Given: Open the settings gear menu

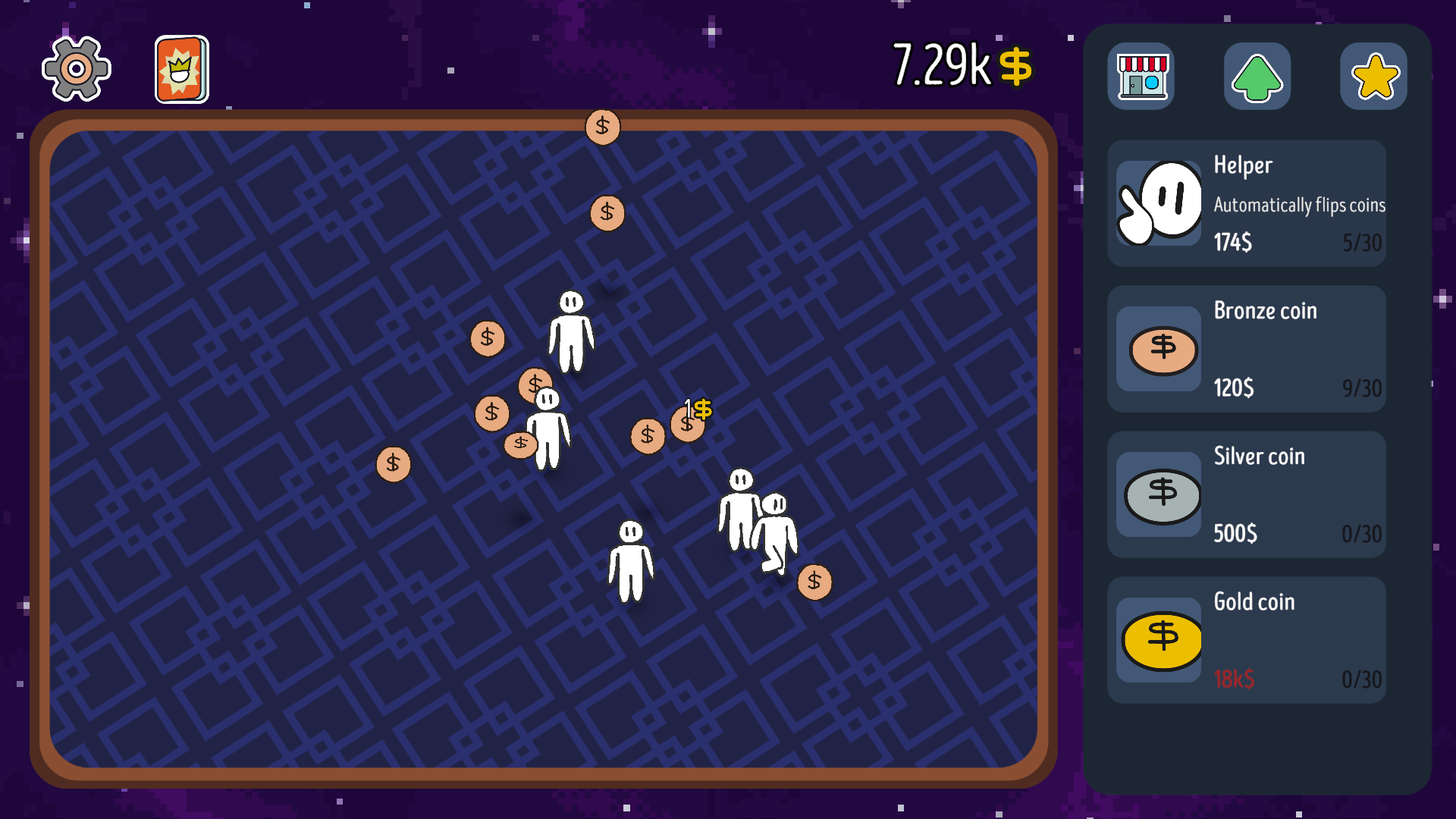Looking at the screenshot, I should click(x=76, y=69).
